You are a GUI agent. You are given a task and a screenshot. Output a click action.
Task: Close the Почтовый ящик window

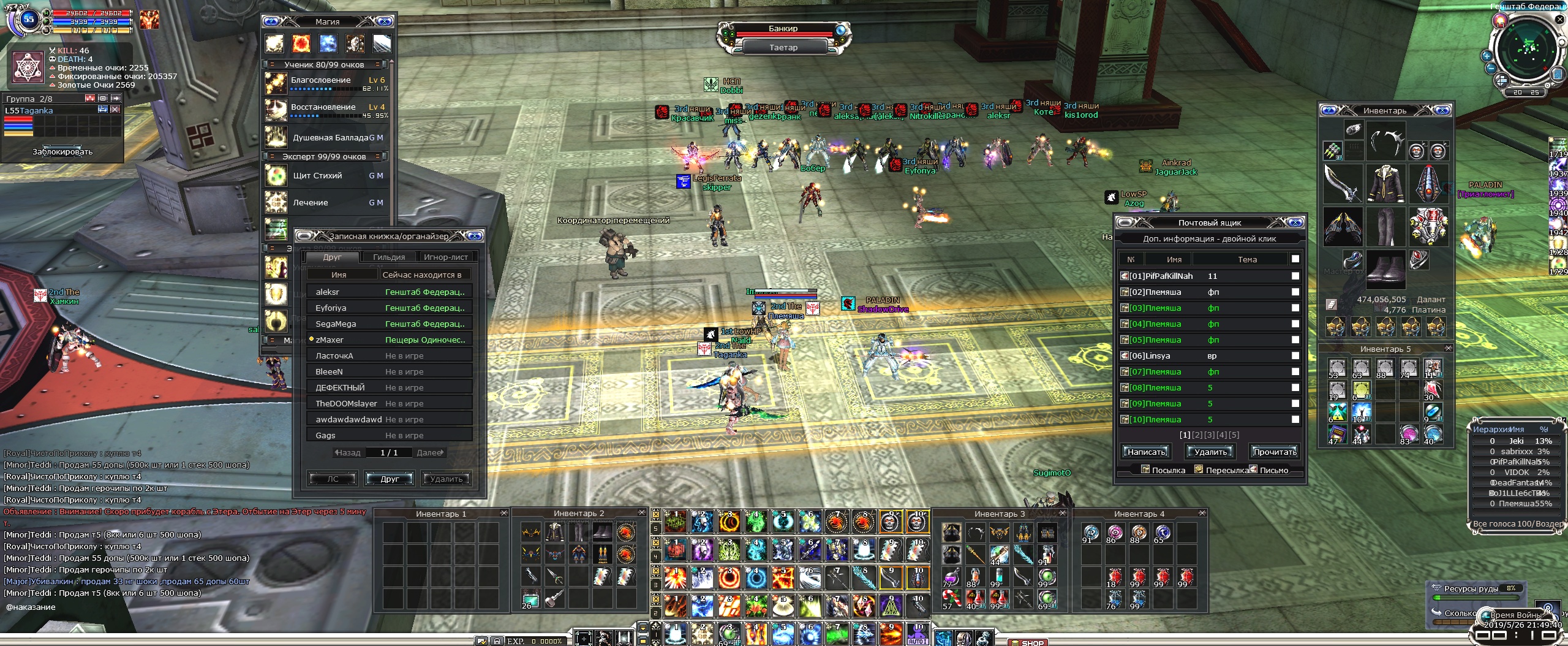pos(1295,222)
